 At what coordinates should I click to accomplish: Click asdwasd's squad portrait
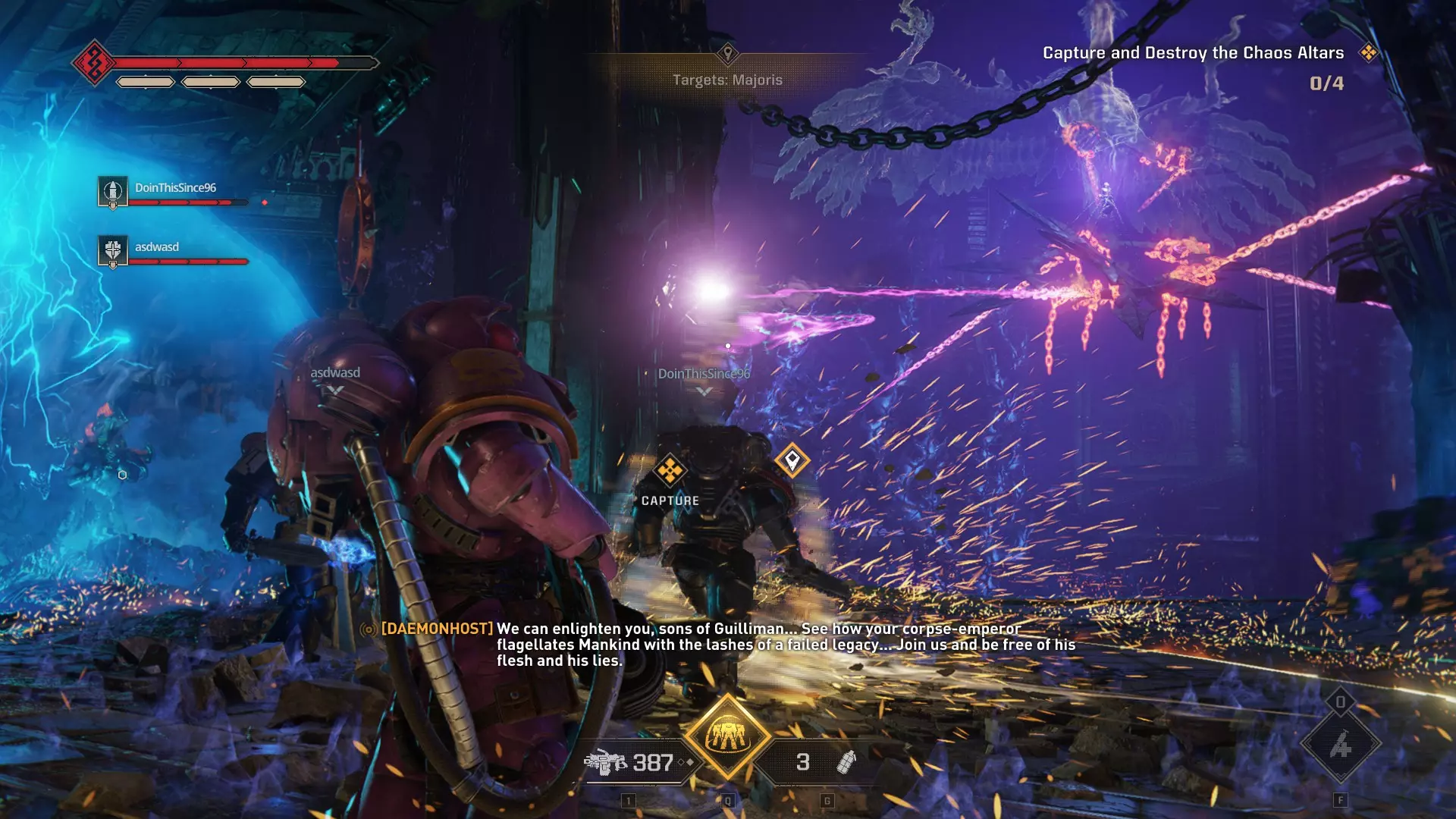113,250
